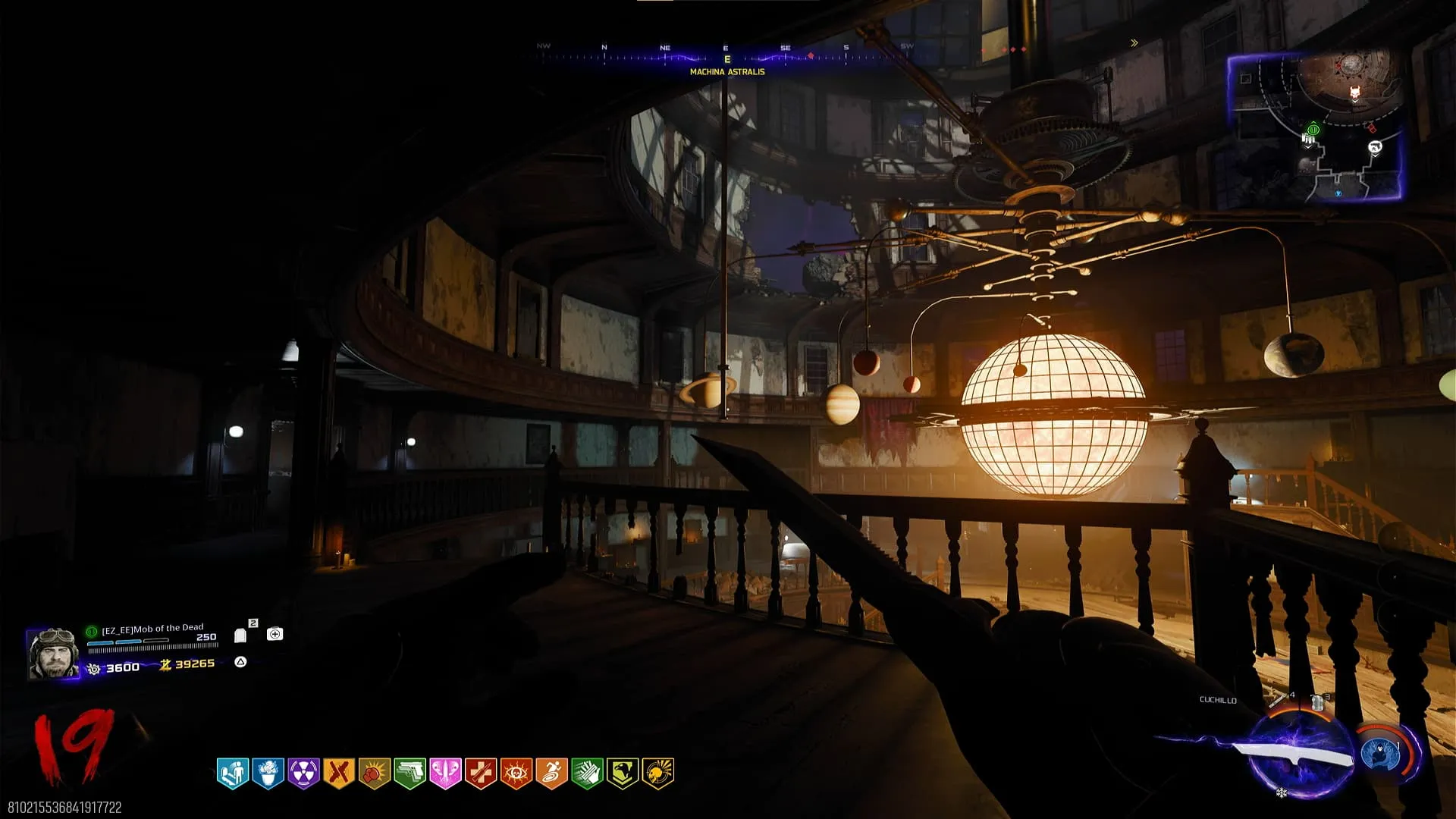Click the stair-climbing figure perk icon
The image size is (1456, 819).
click(233, 773)
